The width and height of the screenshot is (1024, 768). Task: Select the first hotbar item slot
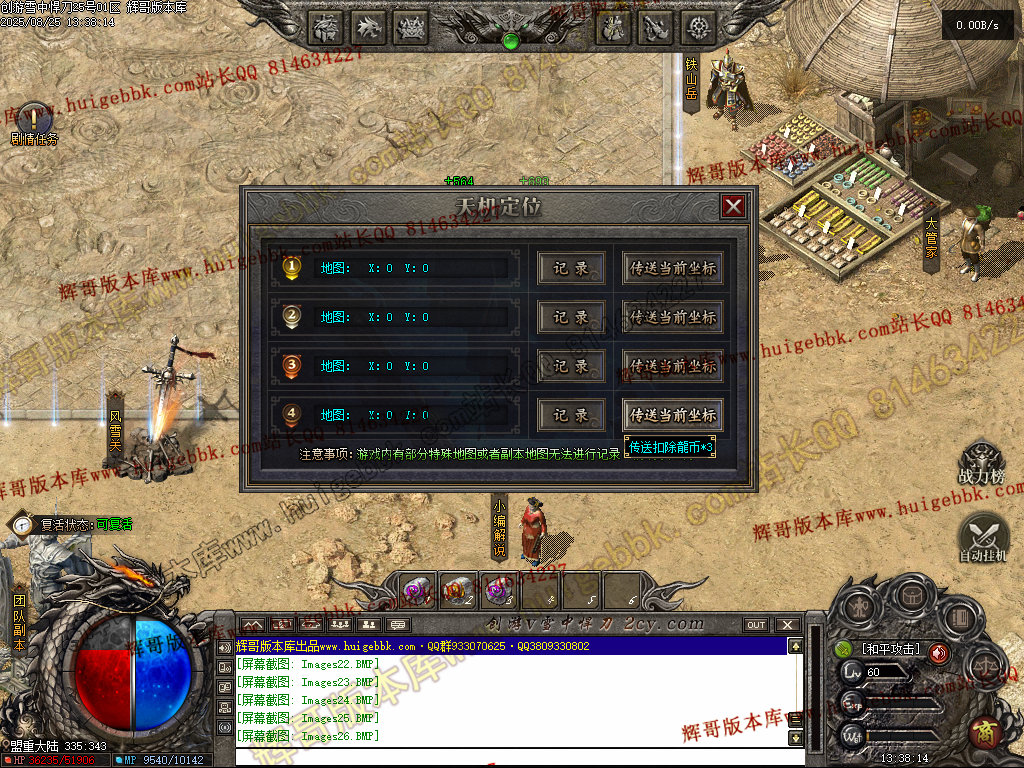click(x=417, y=590)
